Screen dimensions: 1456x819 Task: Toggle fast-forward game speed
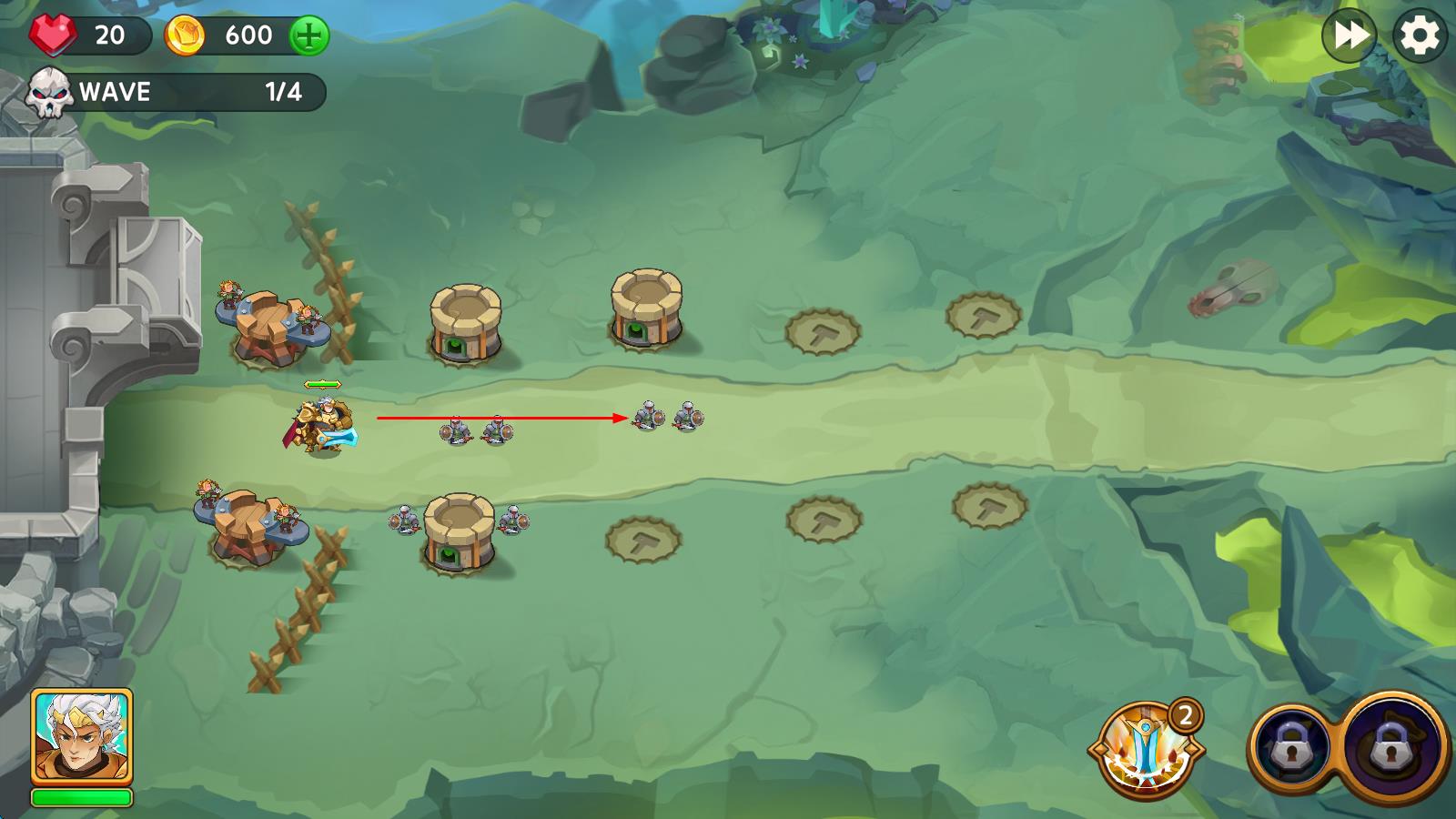click(1350, 36)
